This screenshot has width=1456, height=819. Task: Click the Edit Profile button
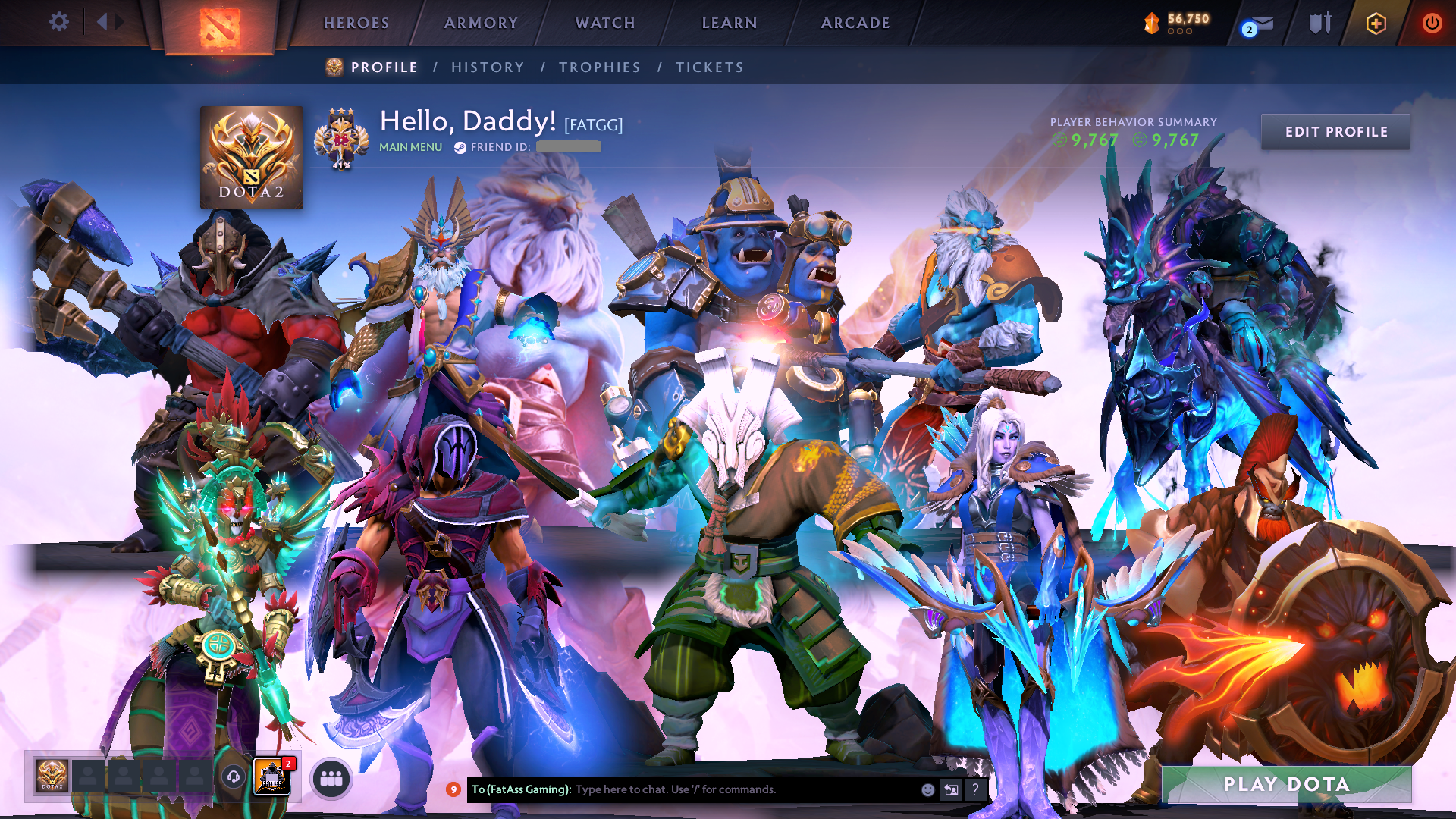pyautogui.click(x=1335, y=132)
